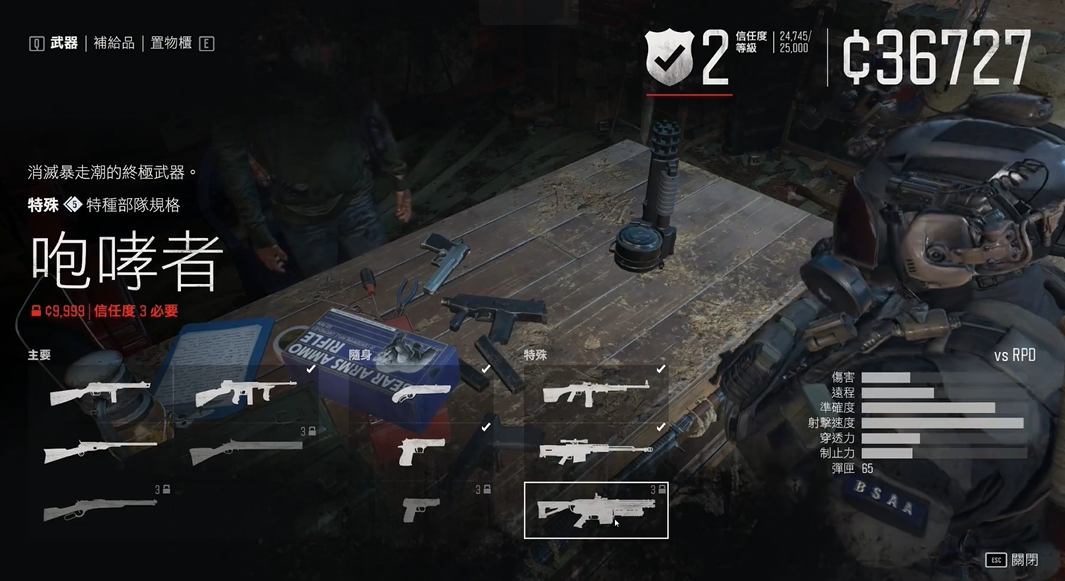1065x581 pixels.
Task: Switch to the 武器 tab
Action: [x=64, y=43]
